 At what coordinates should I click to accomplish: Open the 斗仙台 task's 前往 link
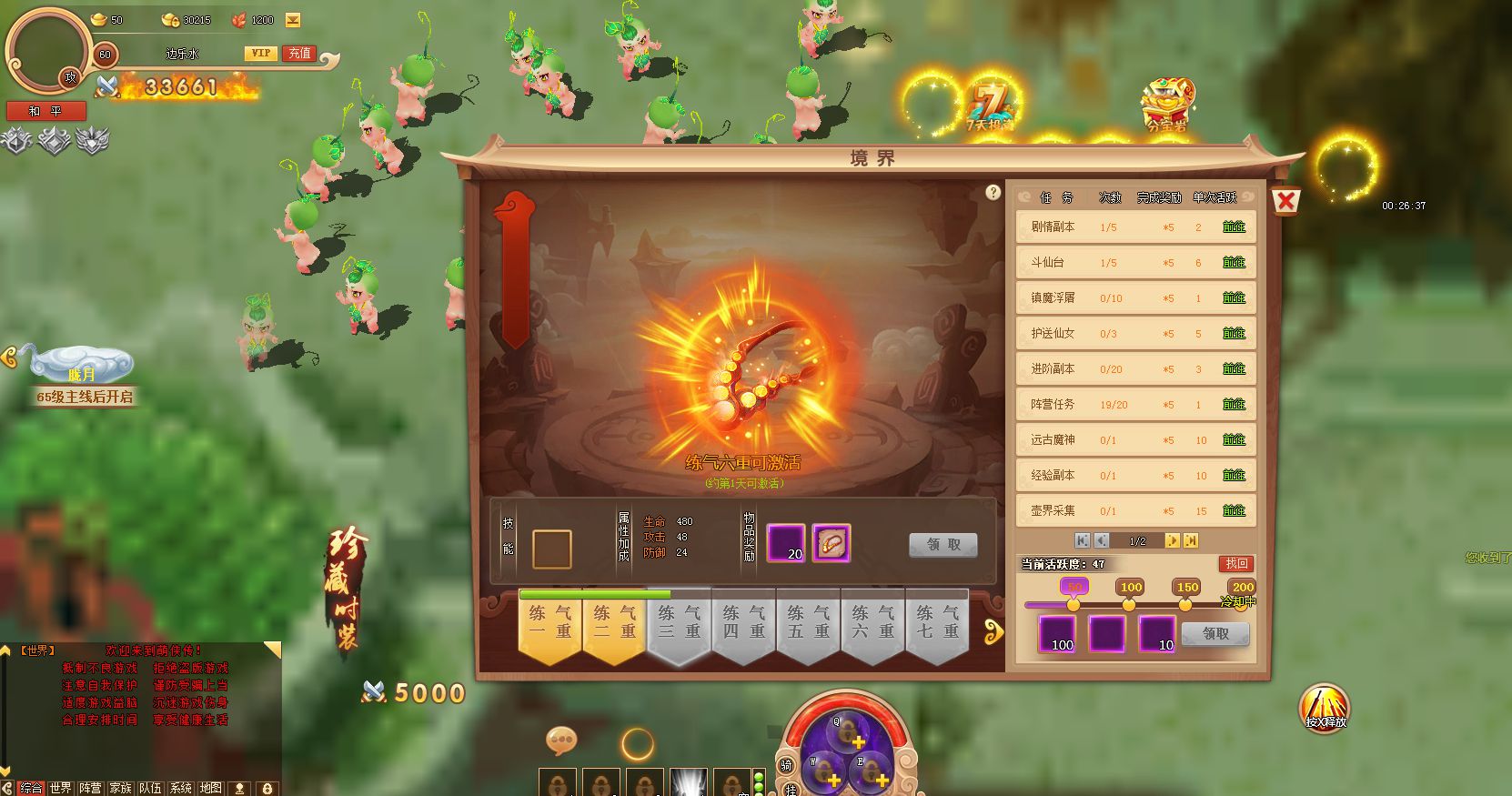1234,262
